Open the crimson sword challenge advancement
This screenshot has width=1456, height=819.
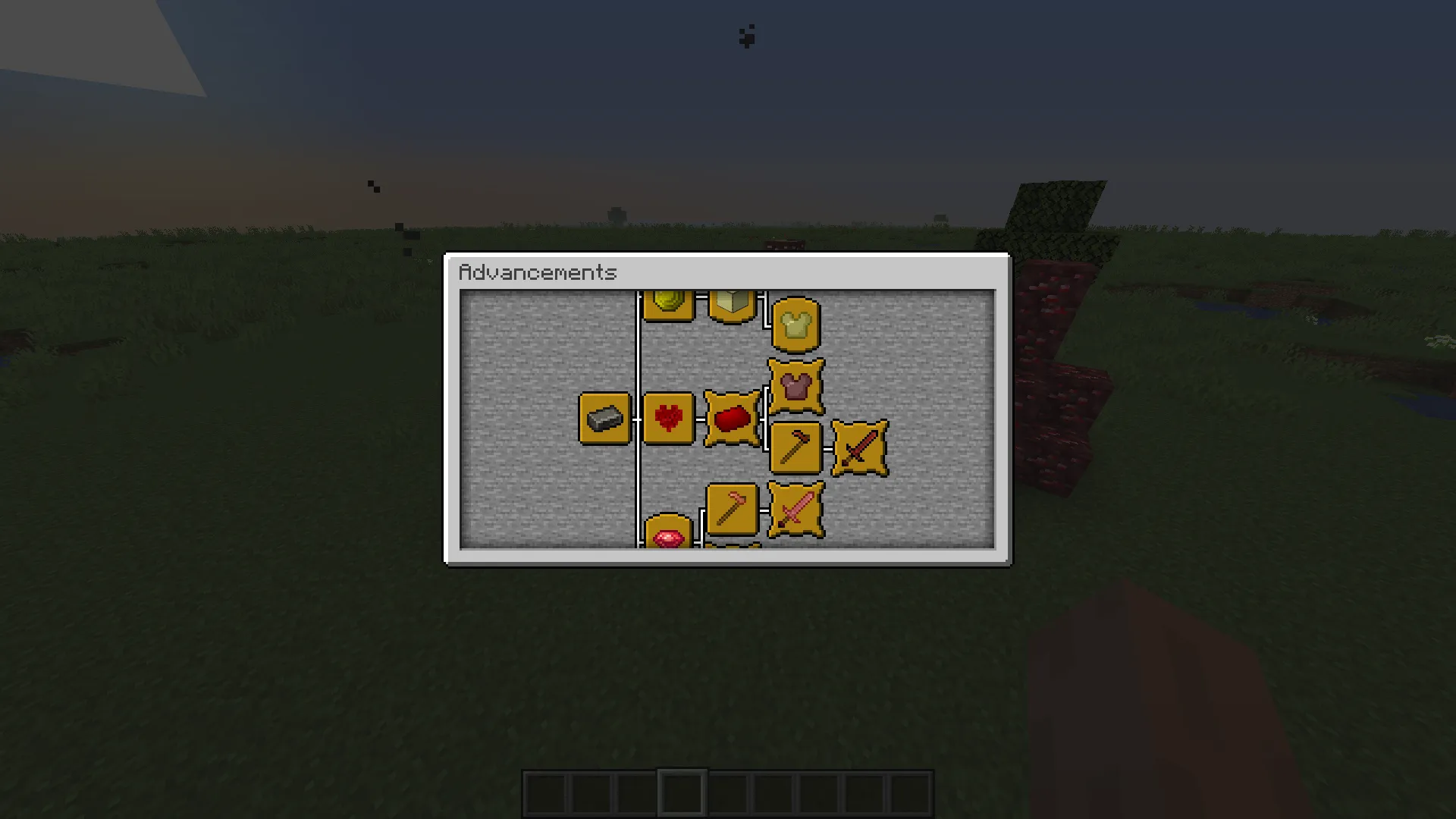pyautogui.click(x=859, y=447)
